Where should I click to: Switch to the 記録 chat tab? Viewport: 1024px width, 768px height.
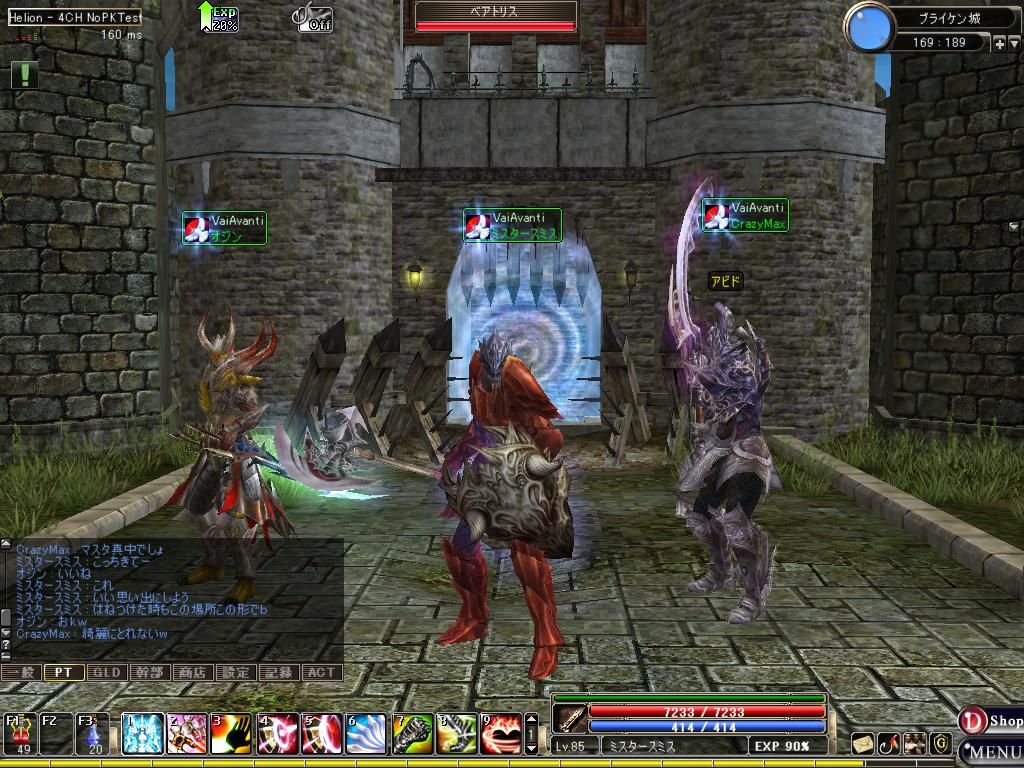278,673
